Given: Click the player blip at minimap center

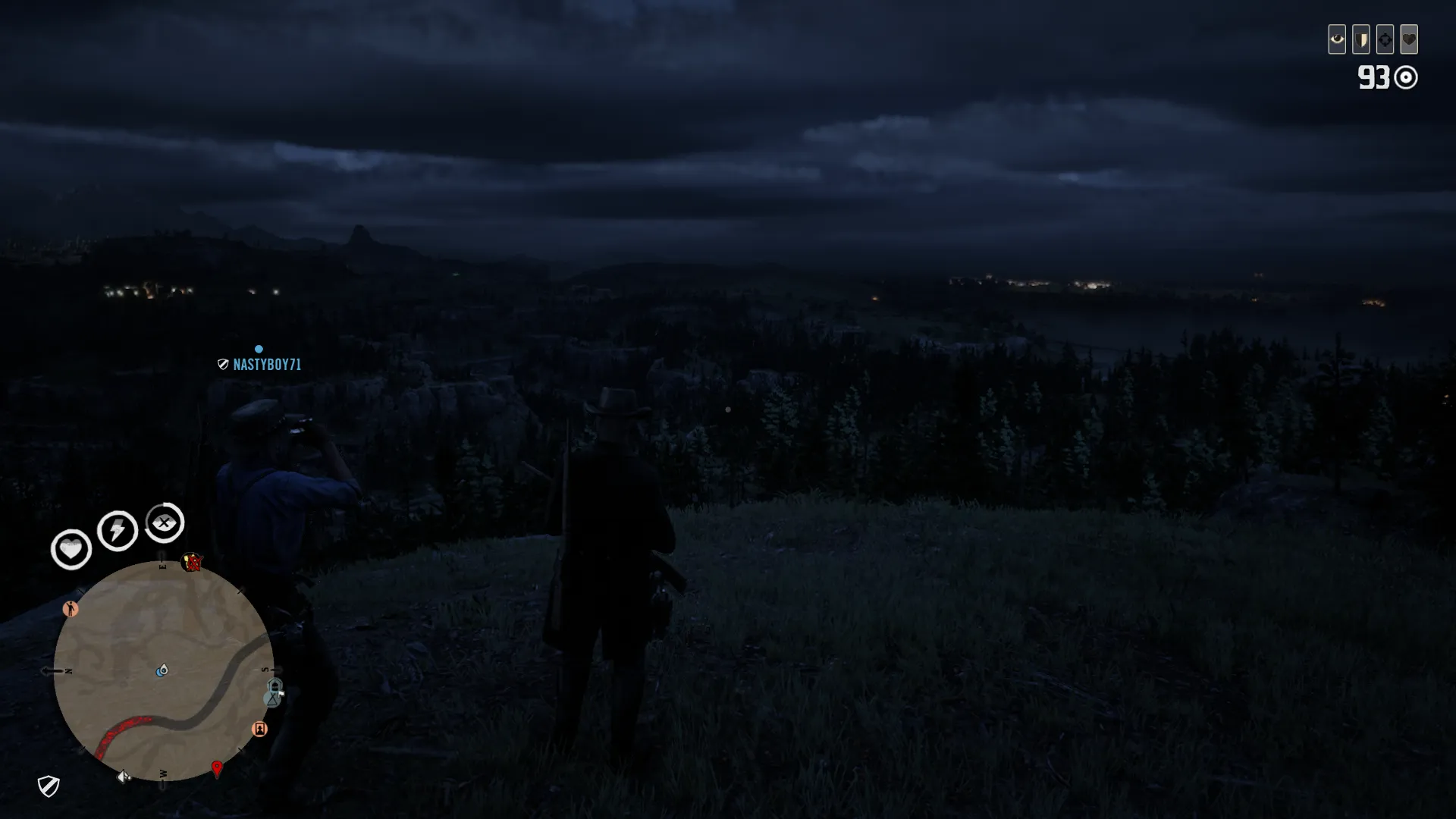Looking at the screenshot, I should click(x=162, y=670).
